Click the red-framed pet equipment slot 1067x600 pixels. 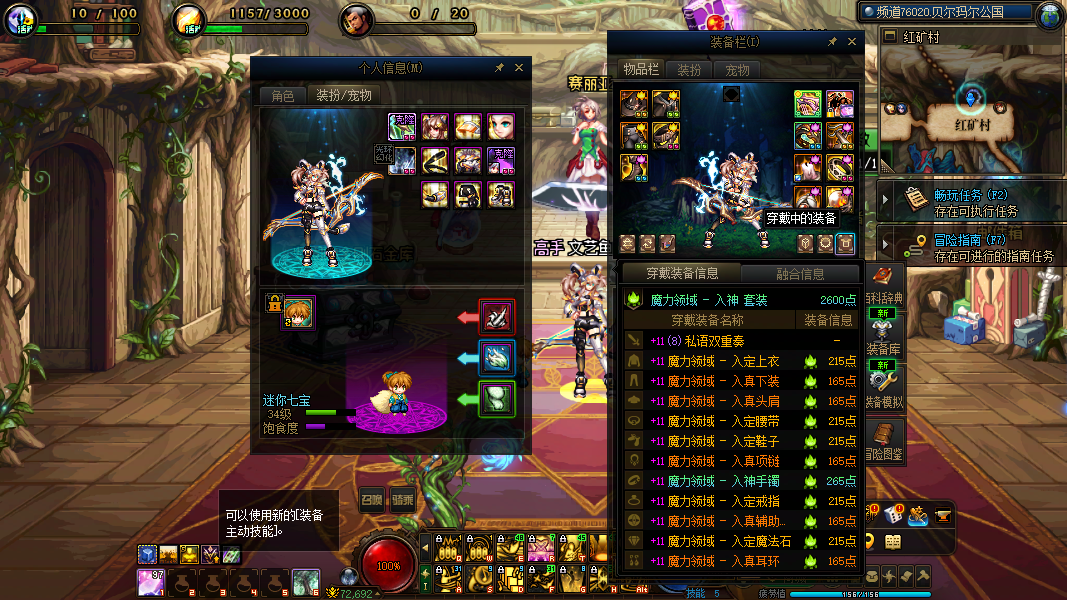click(497, 317)
